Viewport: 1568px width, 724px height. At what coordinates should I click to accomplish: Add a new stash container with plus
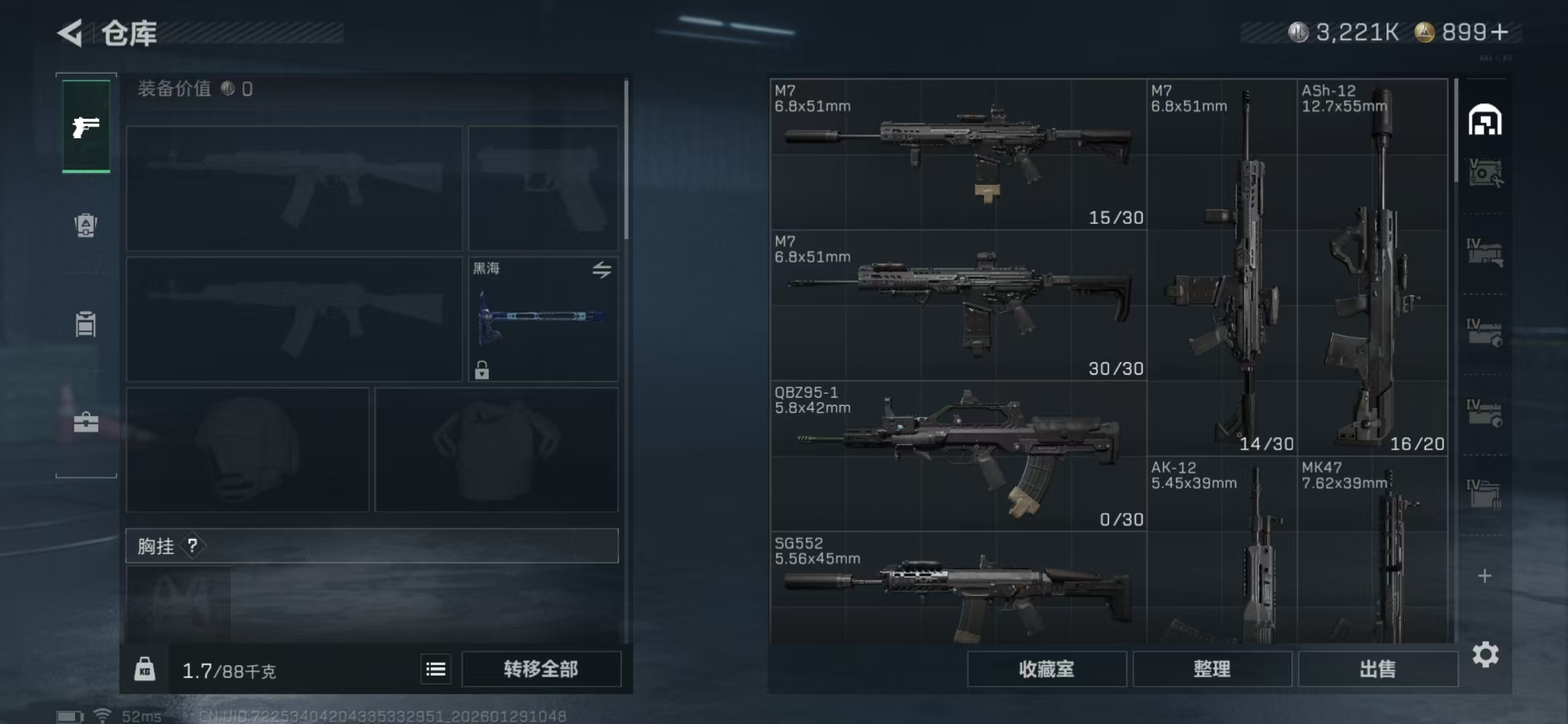1484,576
